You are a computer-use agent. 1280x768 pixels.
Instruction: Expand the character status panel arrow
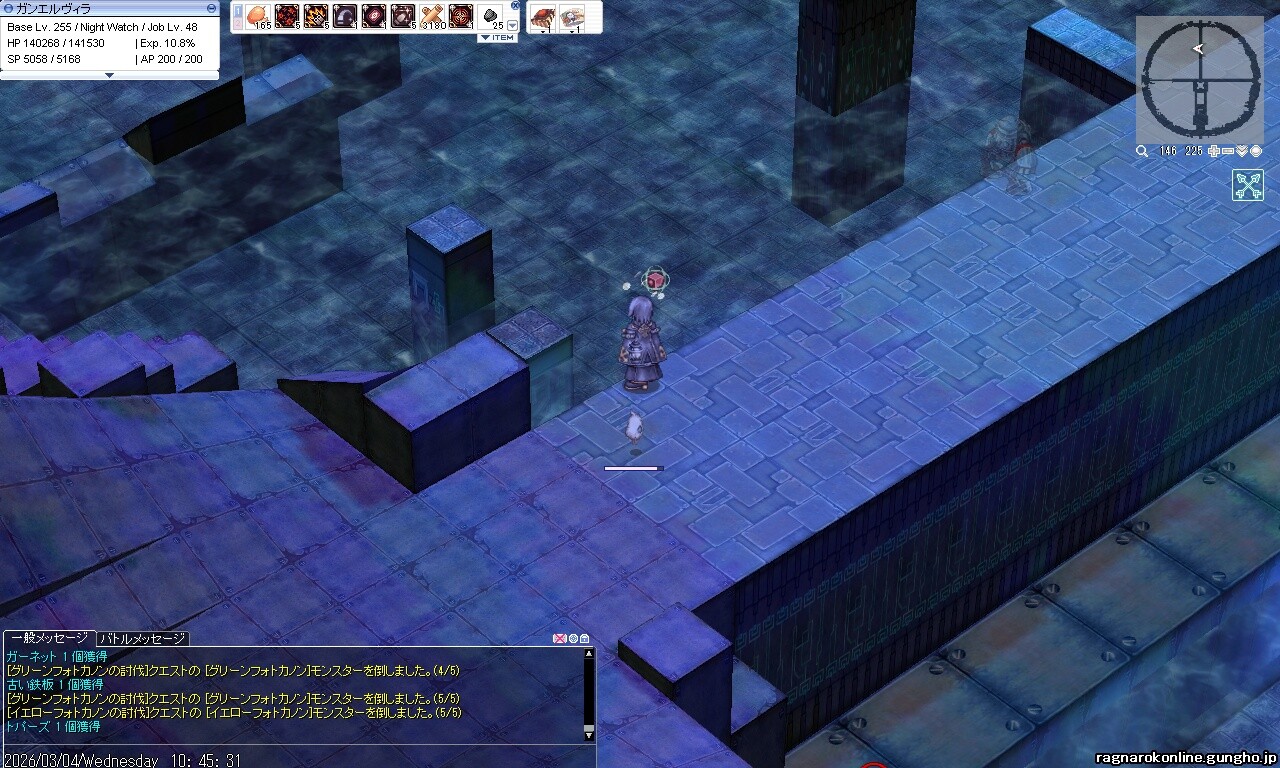click(109, 75)
